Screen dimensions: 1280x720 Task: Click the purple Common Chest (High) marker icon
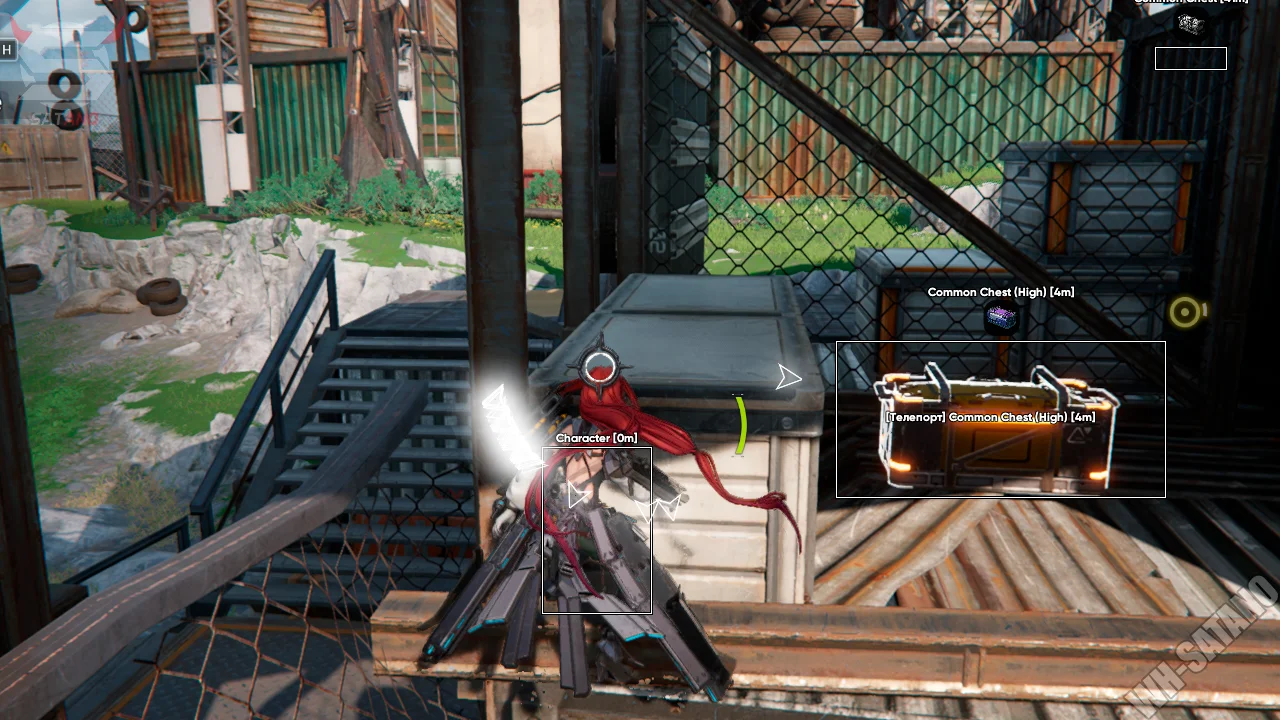(1001, 318)
